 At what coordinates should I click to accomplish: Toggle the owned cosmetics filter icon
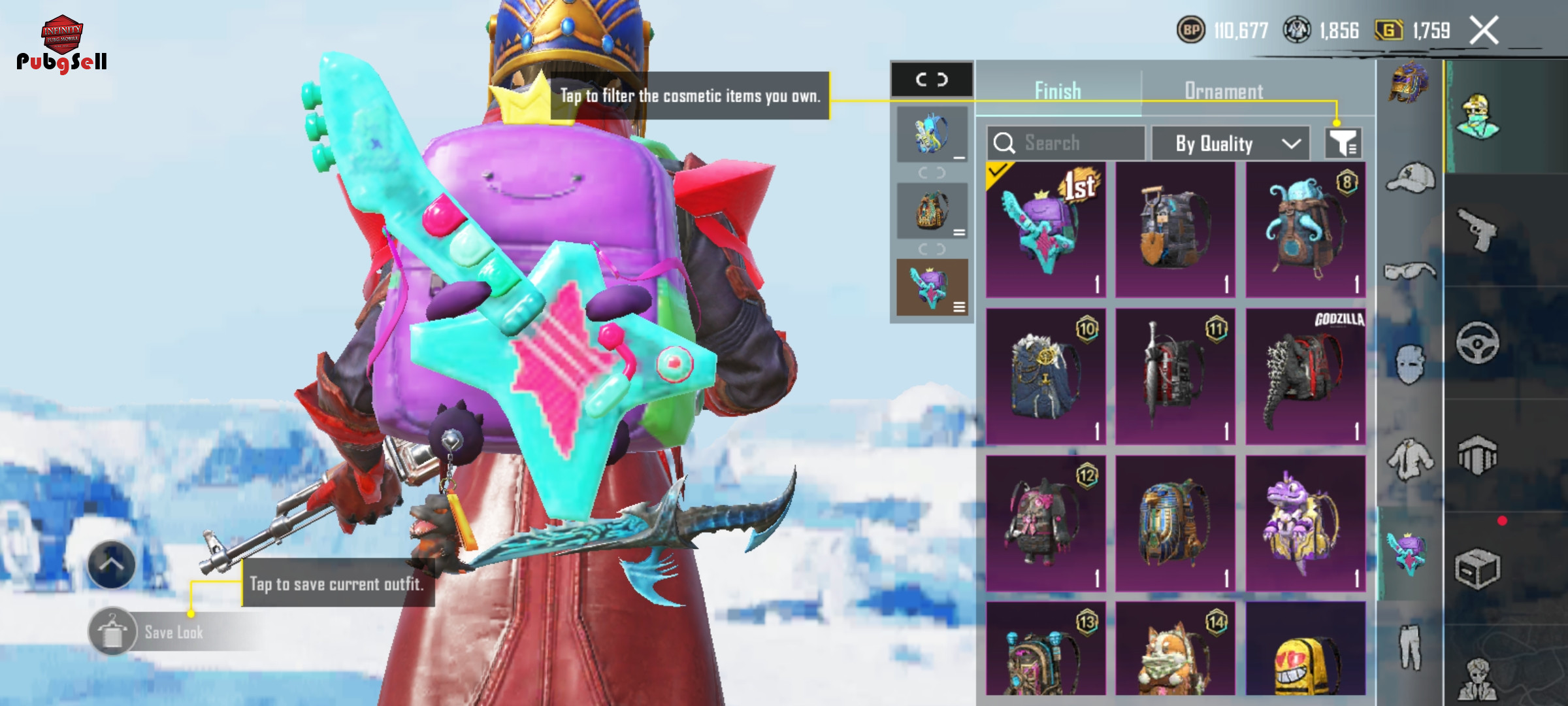pyautogui.click(x=1343, y=143)
